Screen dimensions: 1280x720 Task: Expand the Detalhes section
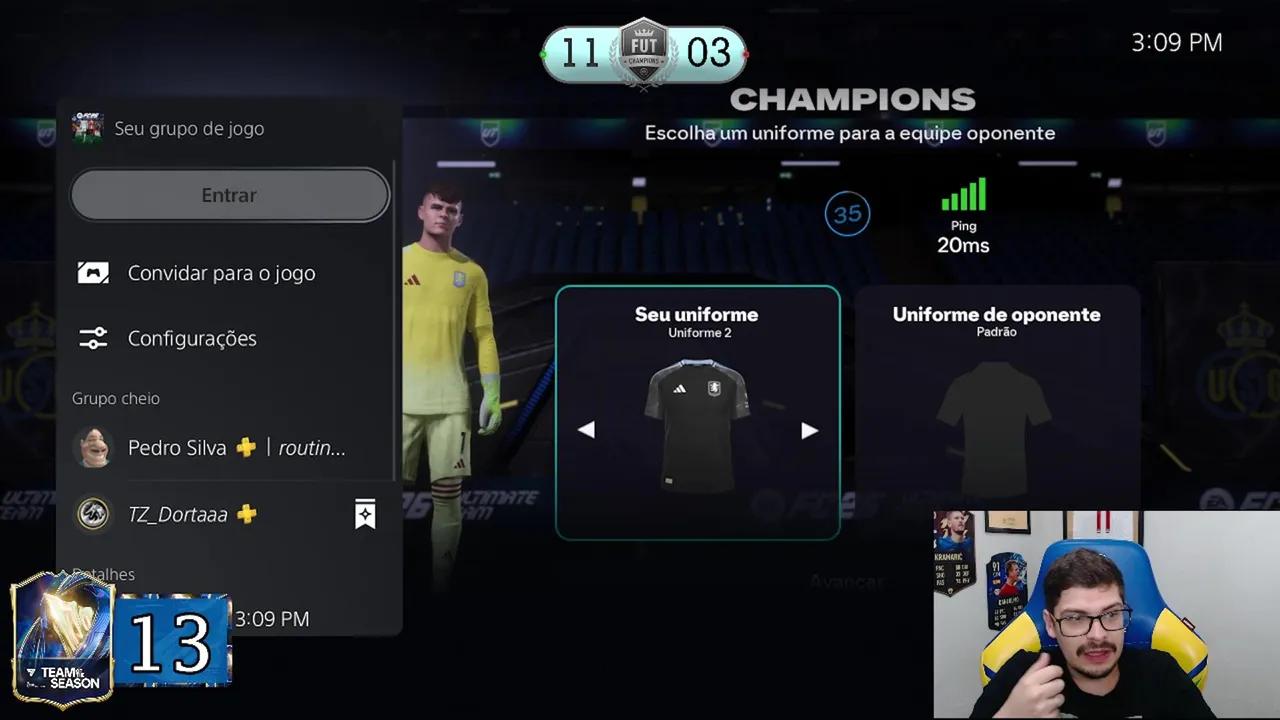pos(104,574)
